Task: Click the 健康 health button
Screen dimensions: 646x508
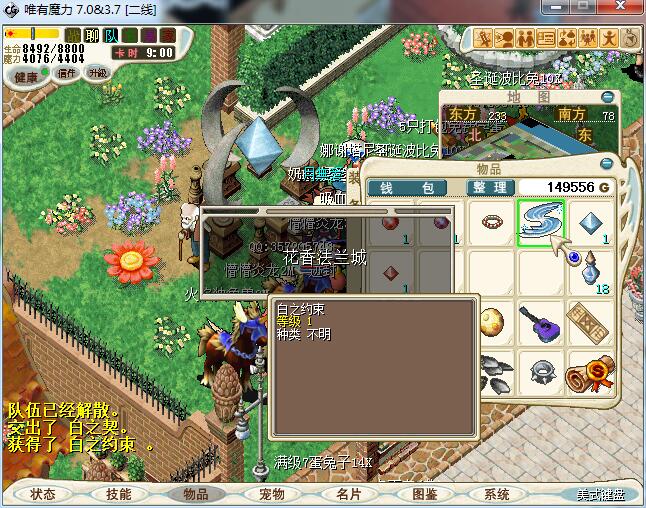Action: click(x=26, y=77)
